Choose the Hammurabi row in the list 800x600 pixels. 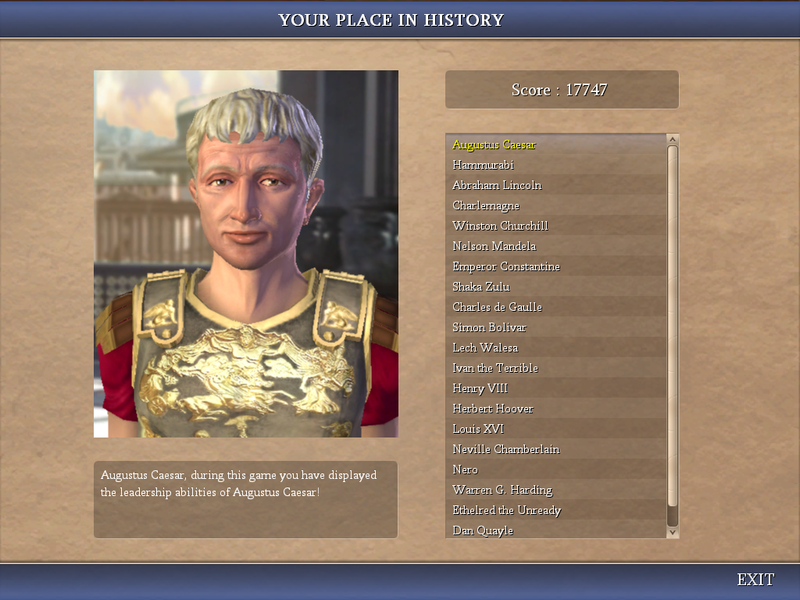pyautogui.click(x=483, y=165)
